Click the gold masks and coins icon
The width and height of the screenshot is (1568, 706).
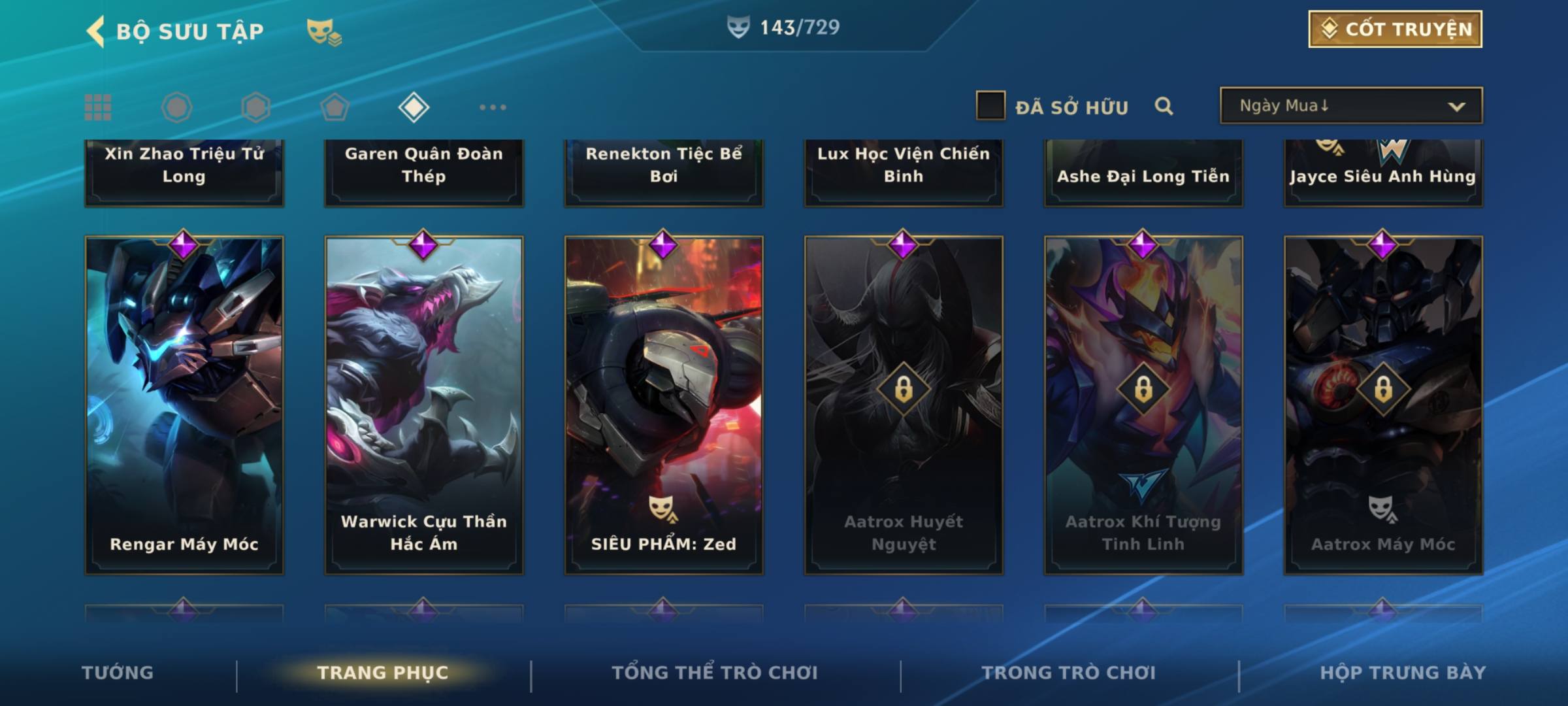[x=324, y=31]
